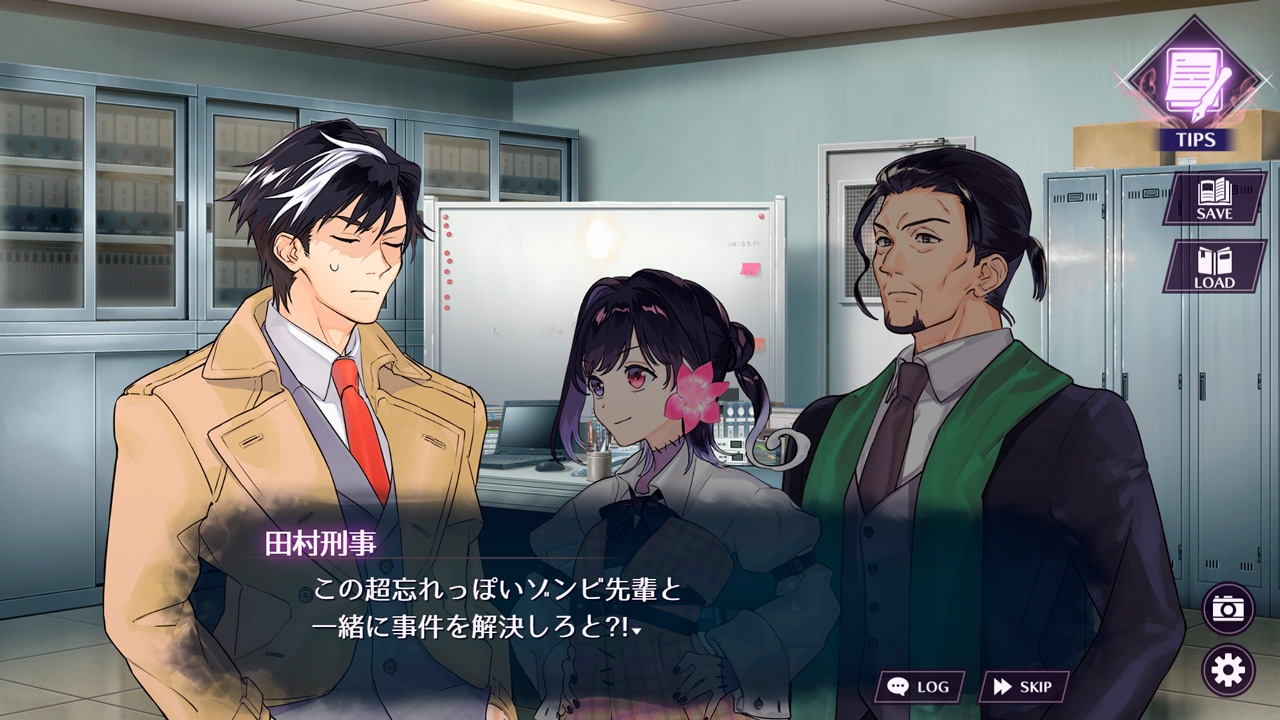Activate the SKIP button
Screen dimensions: 1280x720
[1023, 686]
